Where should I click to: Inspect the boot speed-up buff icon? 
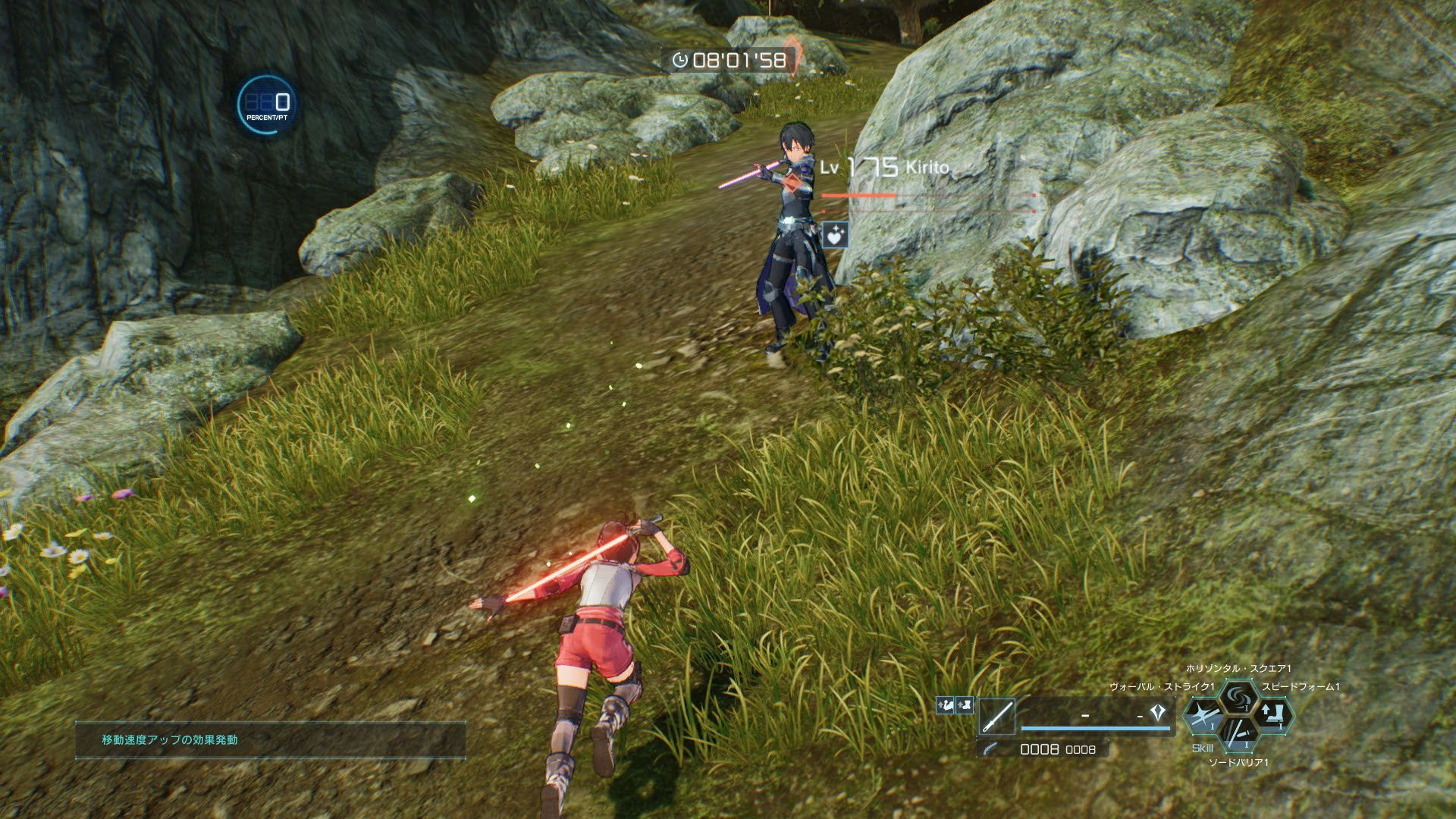[964, 705]
